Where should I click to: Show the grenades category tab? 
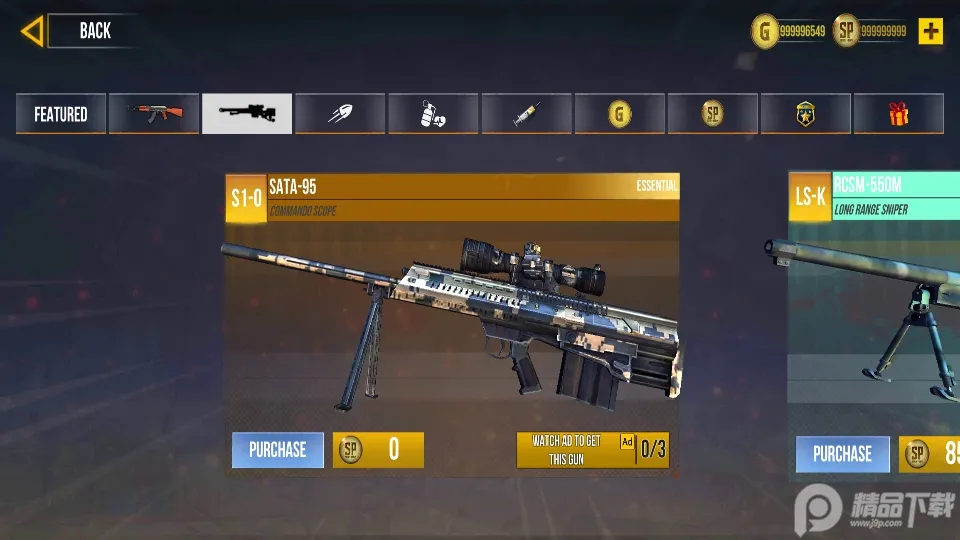click(x=433, y=114)
